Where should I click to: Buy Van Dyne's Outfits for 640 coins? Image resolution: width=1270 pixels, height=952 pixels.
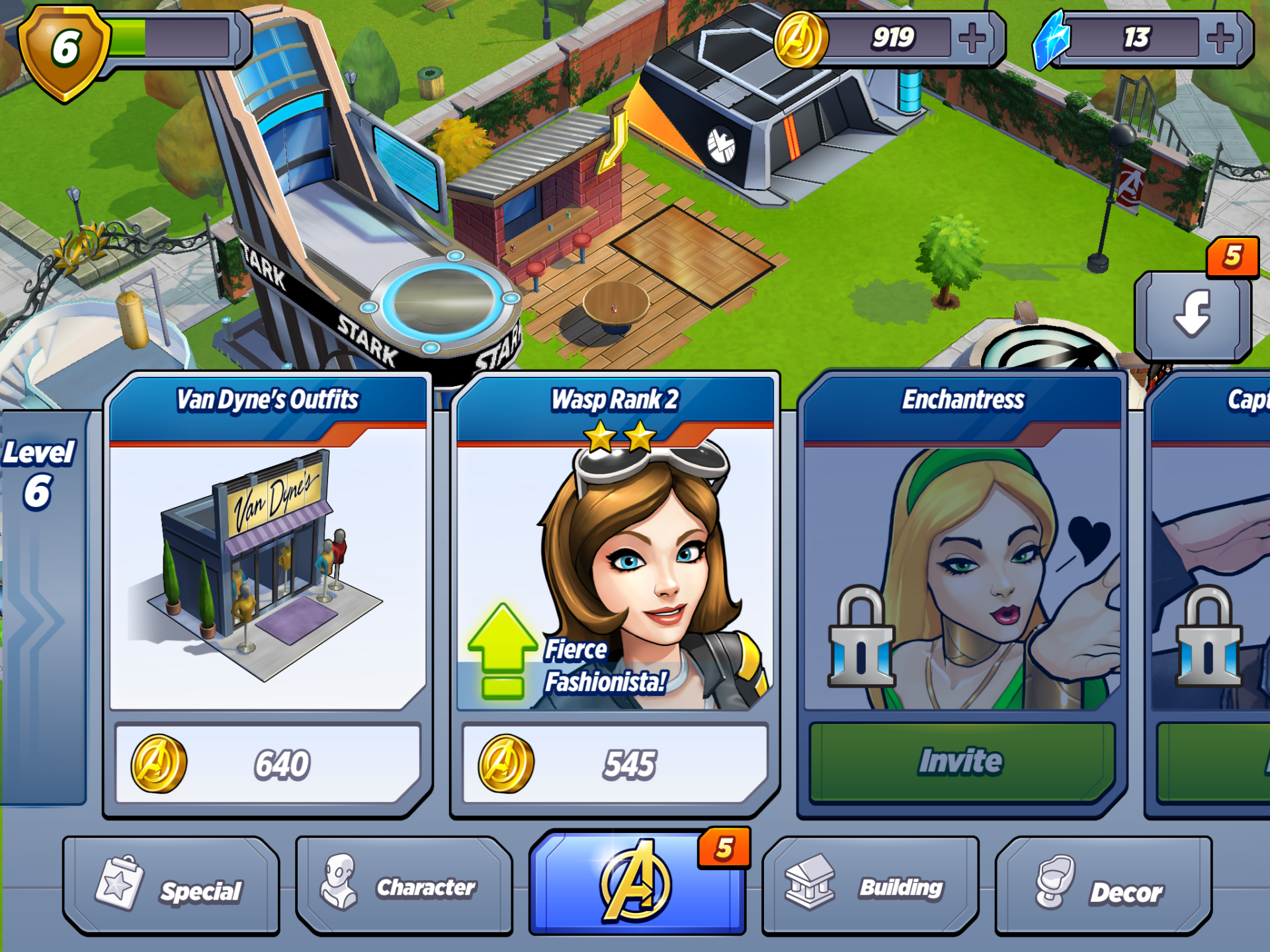[x=268, y=764]
